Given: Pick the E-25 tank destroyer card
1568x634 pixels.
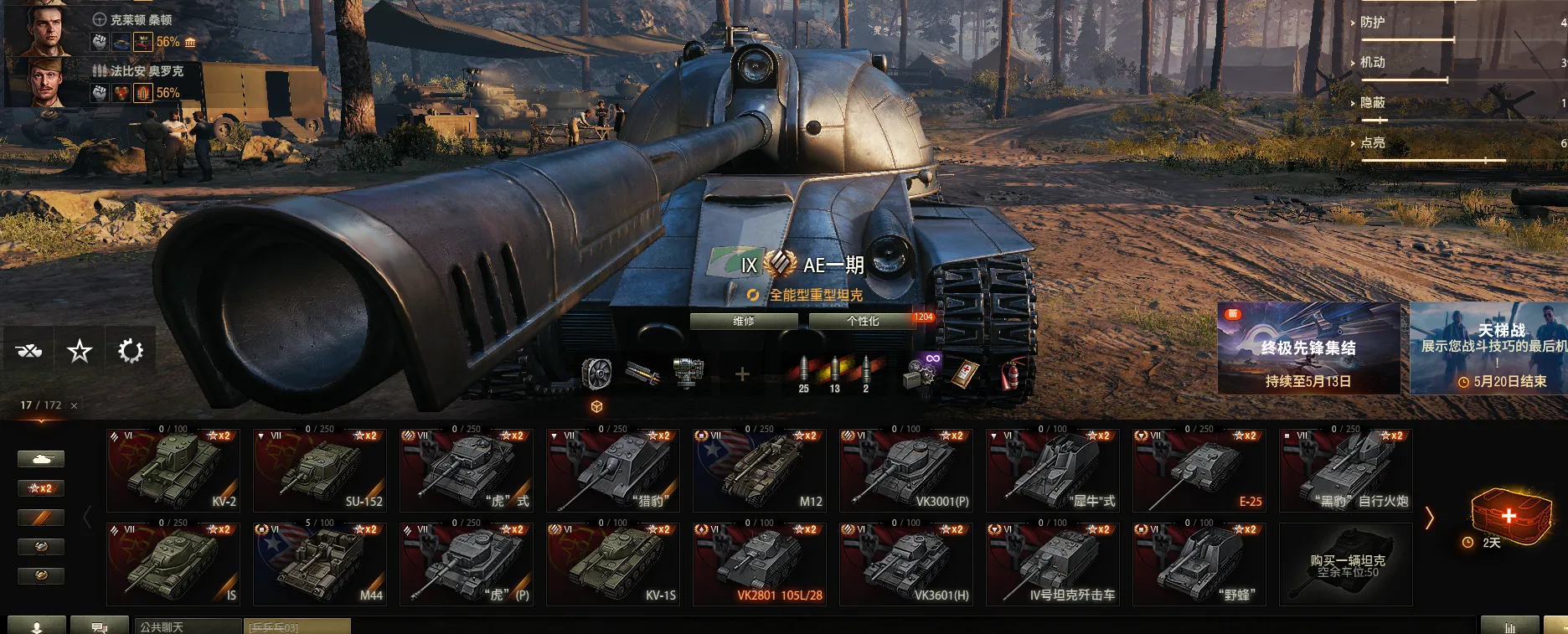Looking at the screenshot, I should (1199, 470).
